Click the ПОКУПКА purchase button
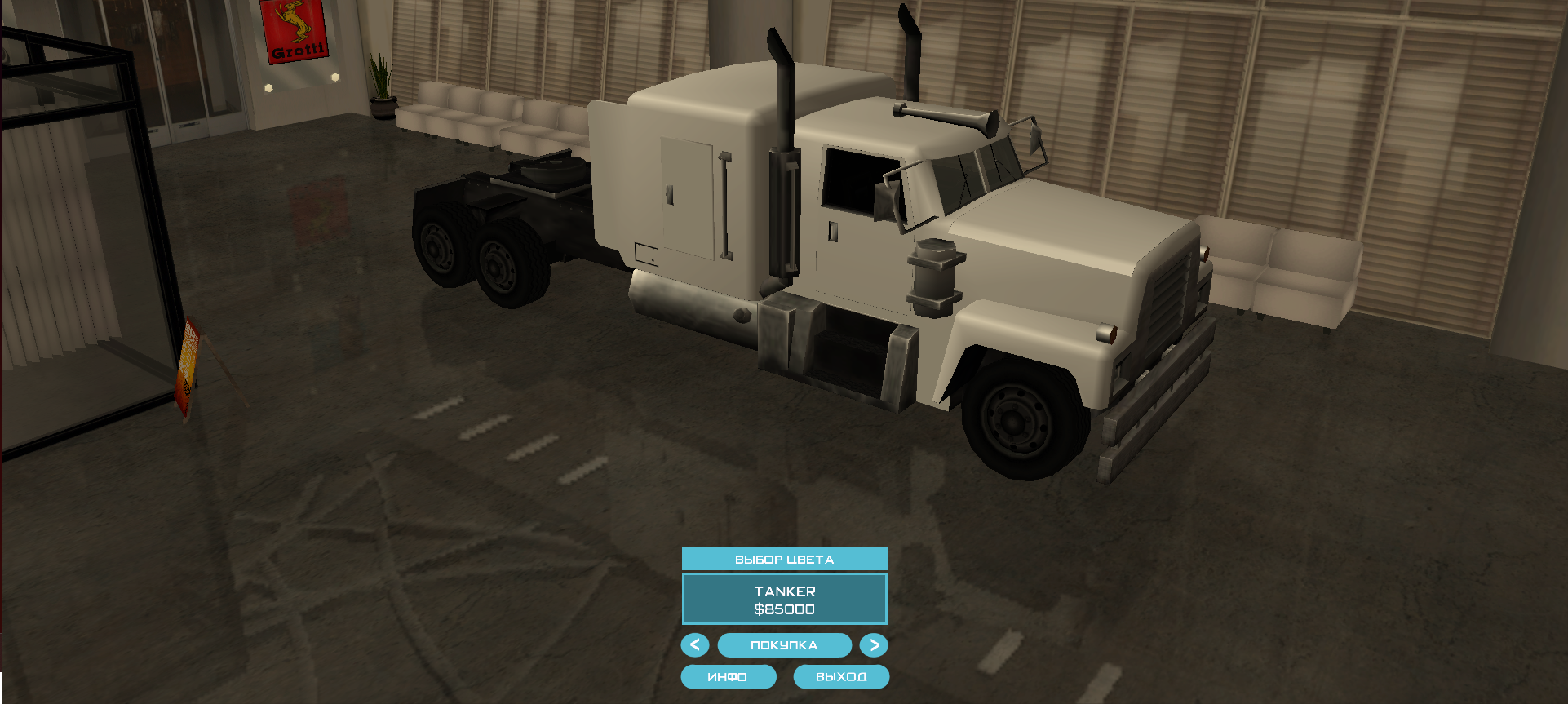The width and height of the screenshot is (1568, 704). click(x=784, y=645)
